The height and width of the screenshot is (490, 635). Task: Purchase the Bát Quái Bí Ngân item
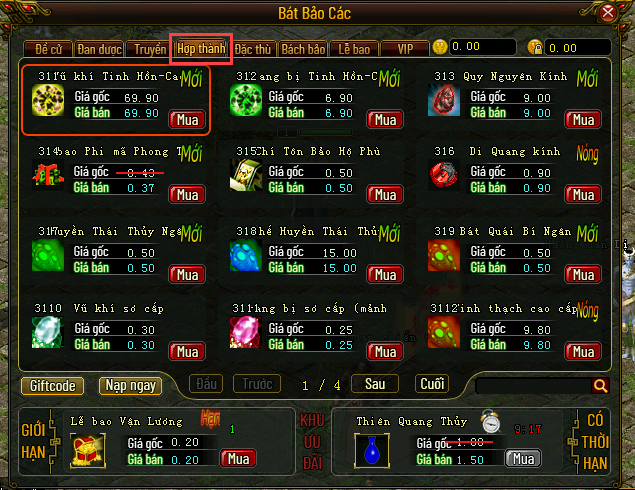(581, 274)
